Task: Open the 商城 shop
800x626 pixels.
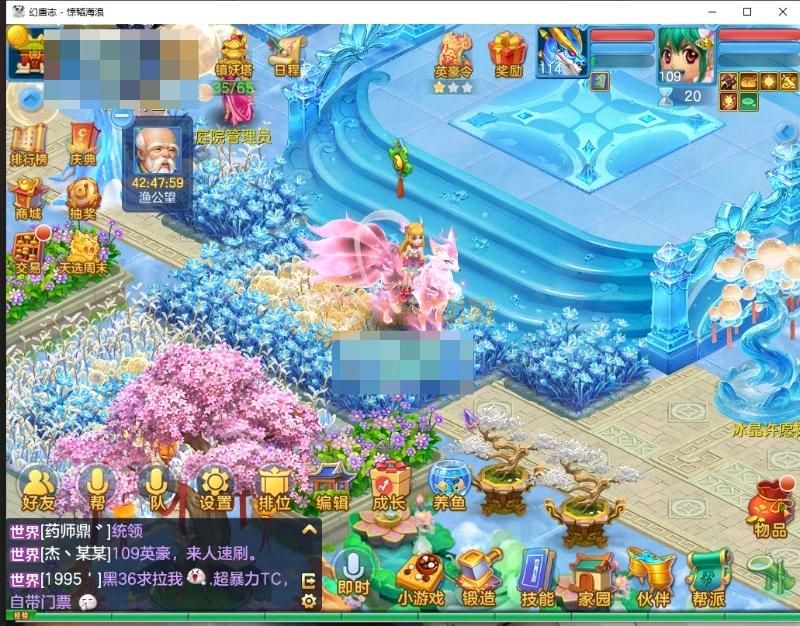Action: click(28, 197)
